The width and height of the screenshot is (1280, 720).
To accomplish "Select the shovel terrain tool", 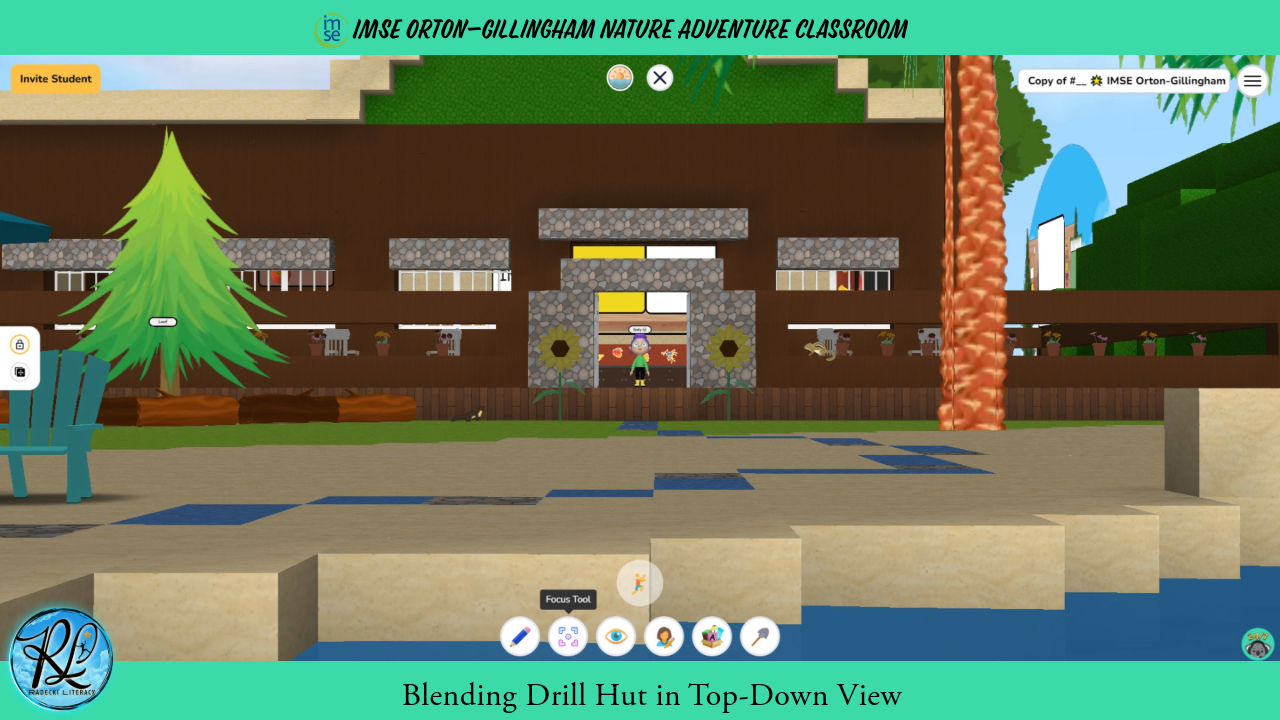I will 760,636.
